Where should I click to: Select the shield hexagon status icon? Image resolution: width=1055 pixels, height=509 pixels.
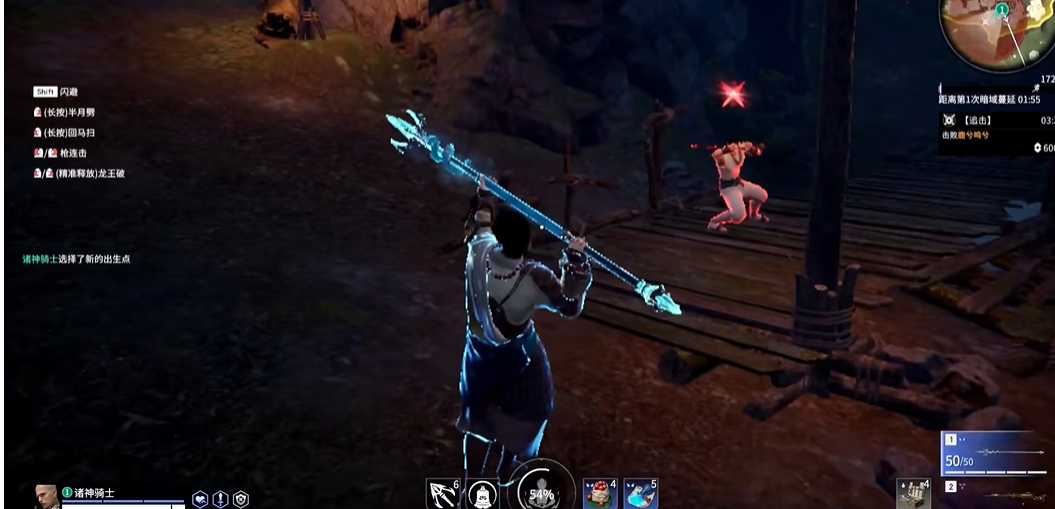coord(240,499)
